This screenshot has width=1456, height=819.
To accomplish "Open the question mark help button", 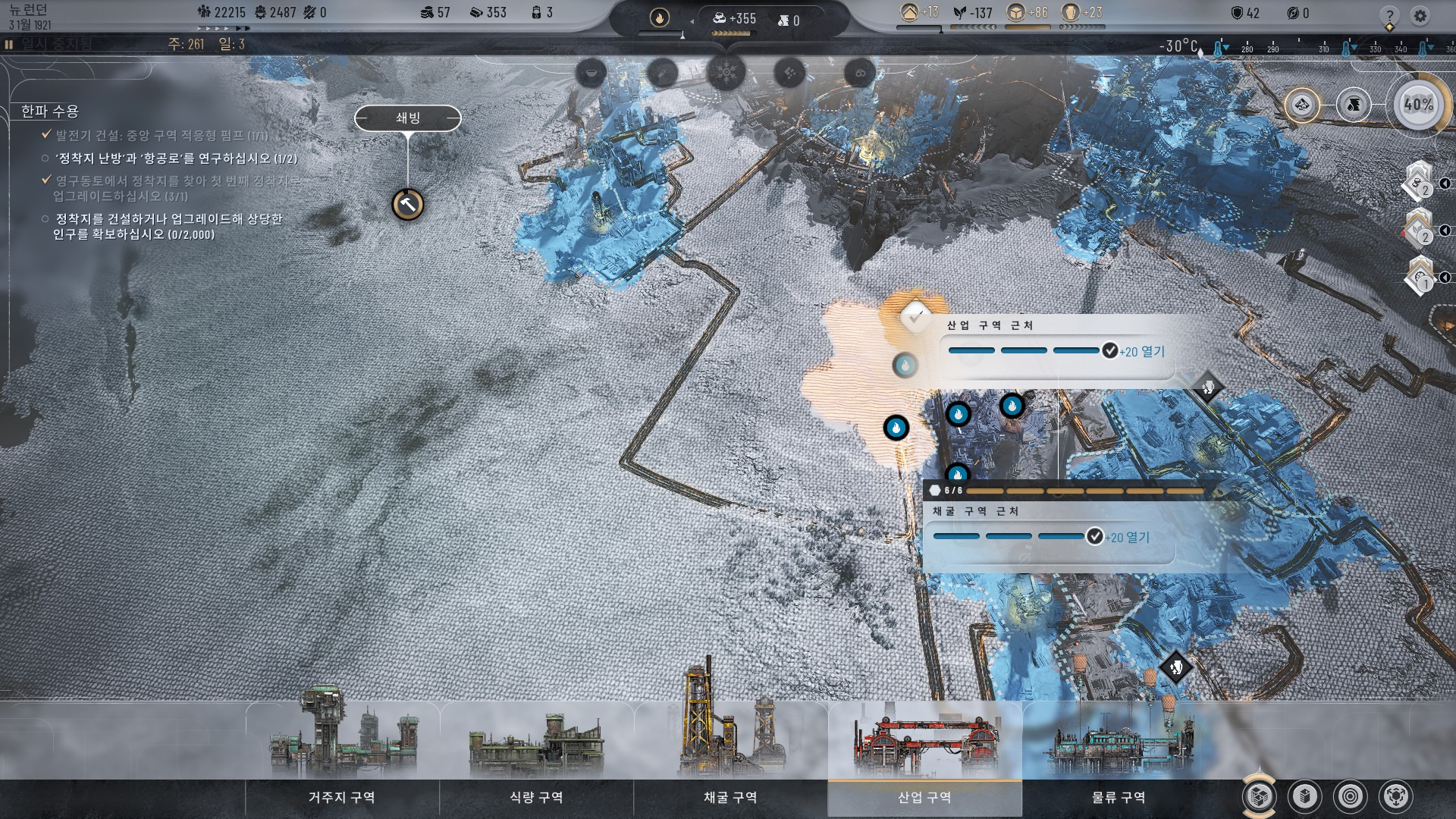I will (1389, 15).
